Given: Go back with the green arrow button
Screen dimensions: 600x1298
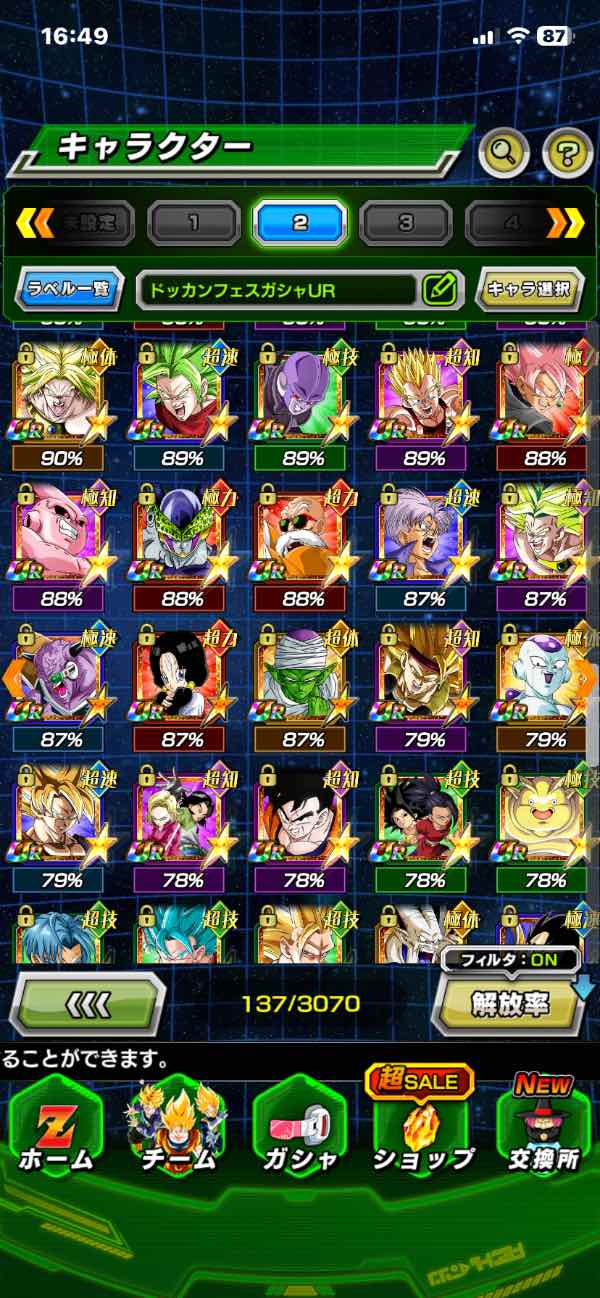Looking at the screenshot, I should click(x=87, y=1002).
